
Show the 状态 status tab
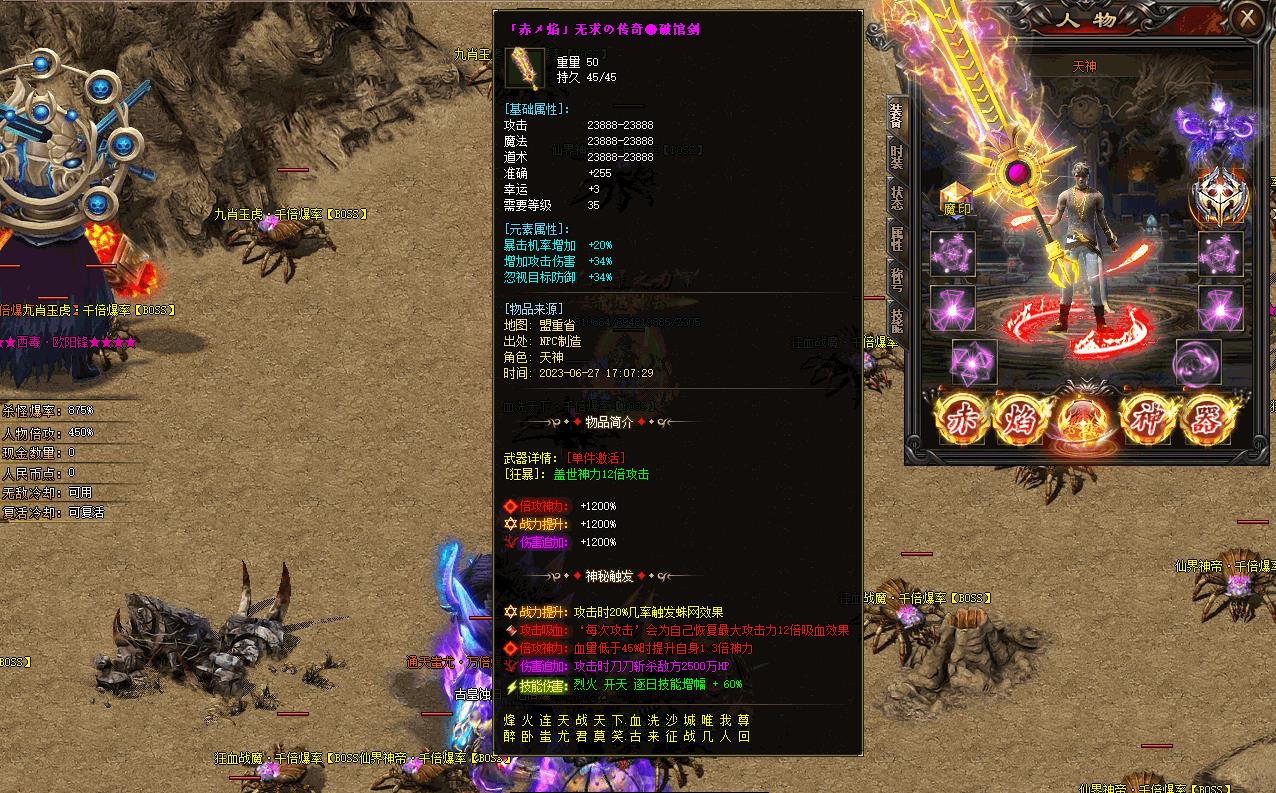point(896,197)
